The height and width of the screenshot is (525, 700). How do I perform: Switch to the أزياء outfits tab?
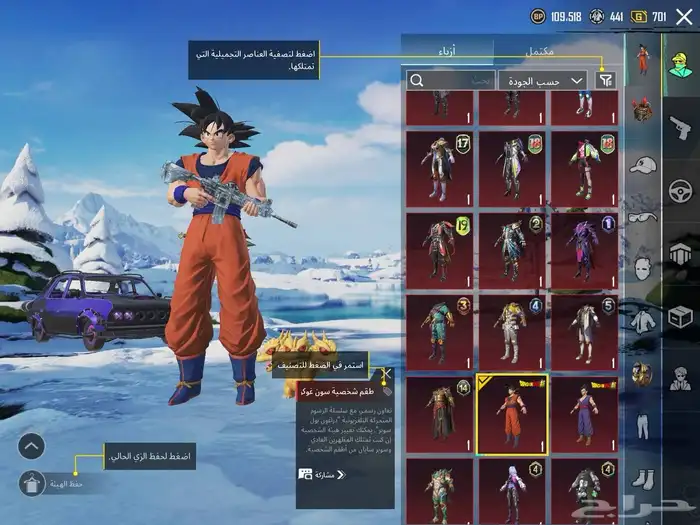[x=449, y=50]
